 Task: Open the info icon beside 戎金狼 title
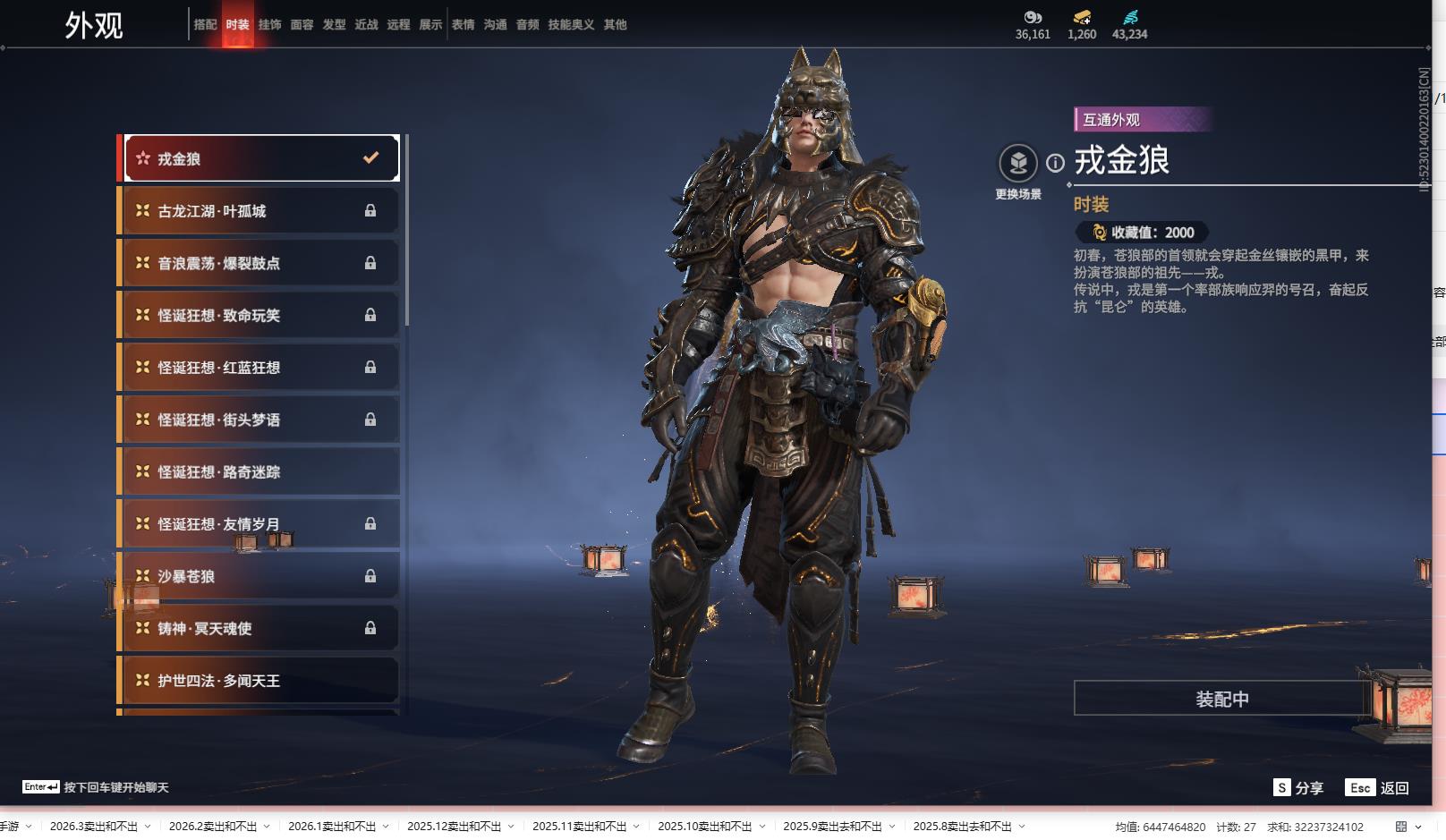(1056, 163)
